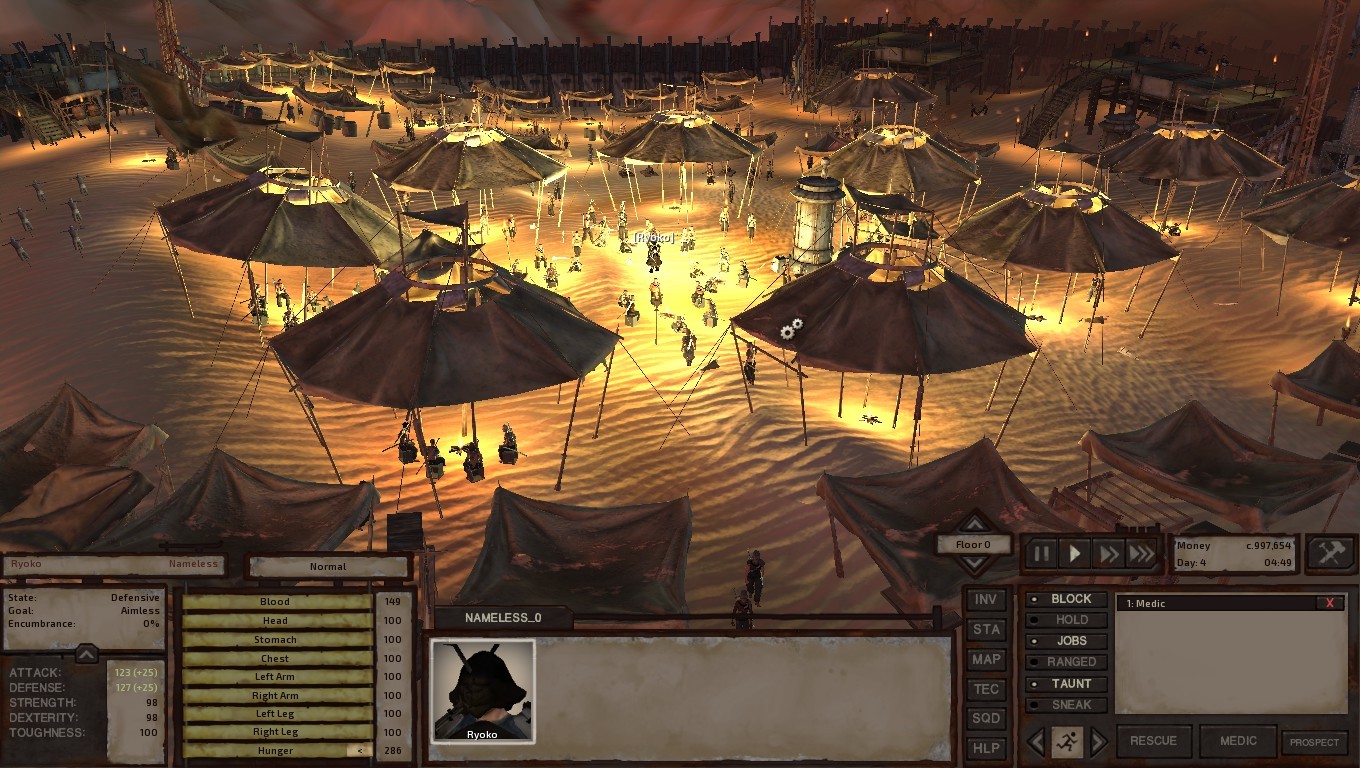Set triple fast-forward speed
Viewport: 1360px width, 768px height.
tap(1141, 553)
